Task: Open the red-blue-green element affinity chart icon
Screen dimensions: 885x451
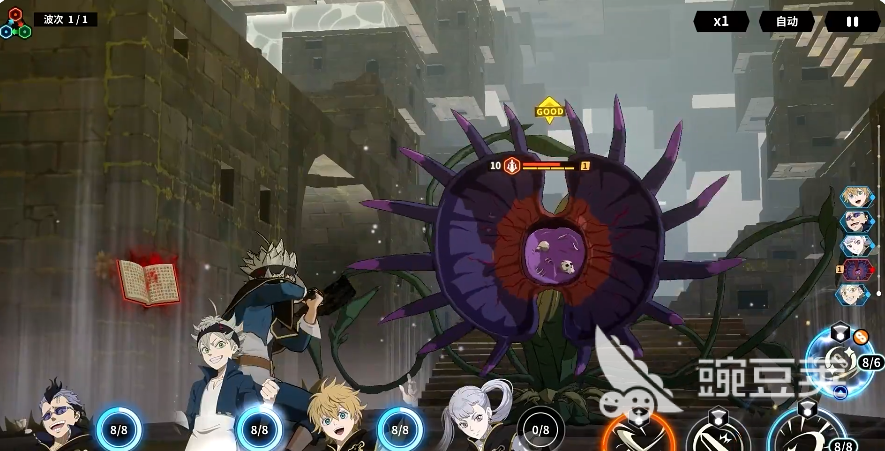Action: [14, 24]
